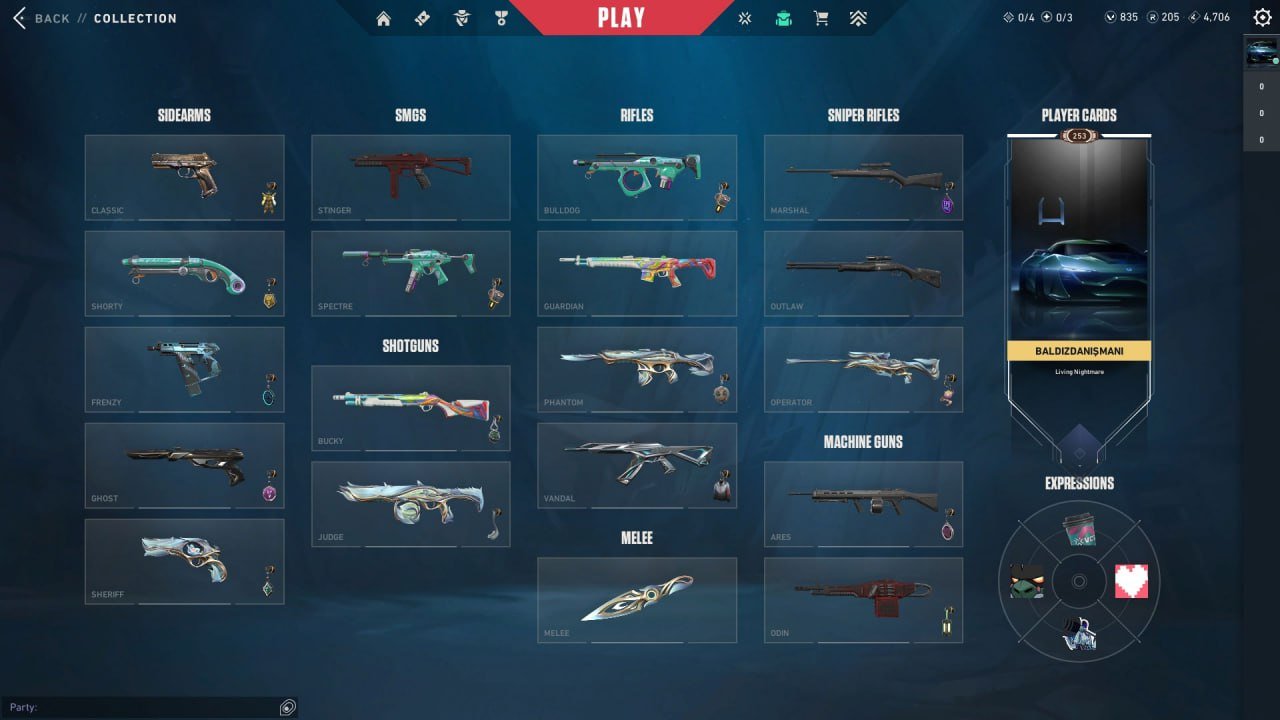Select the Phantom rifle skin

coord(637,369)
